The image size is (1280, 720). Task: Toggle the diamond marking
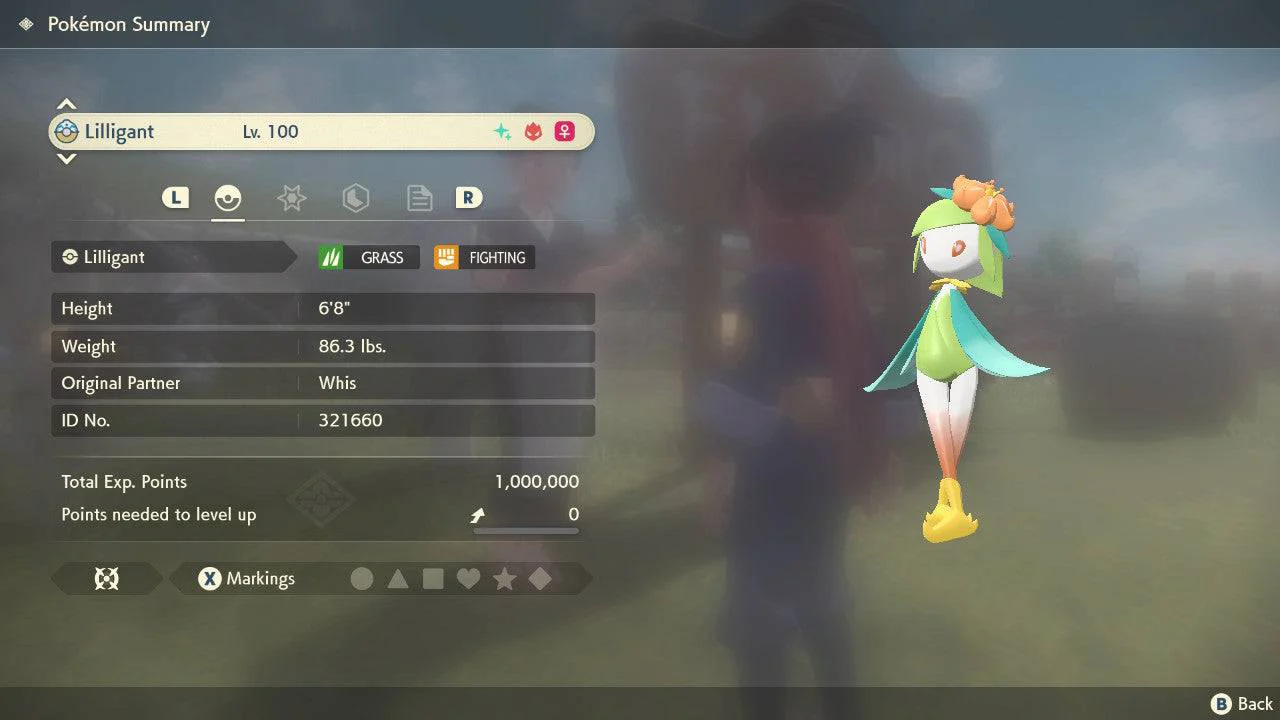click(x=540, y=579)
